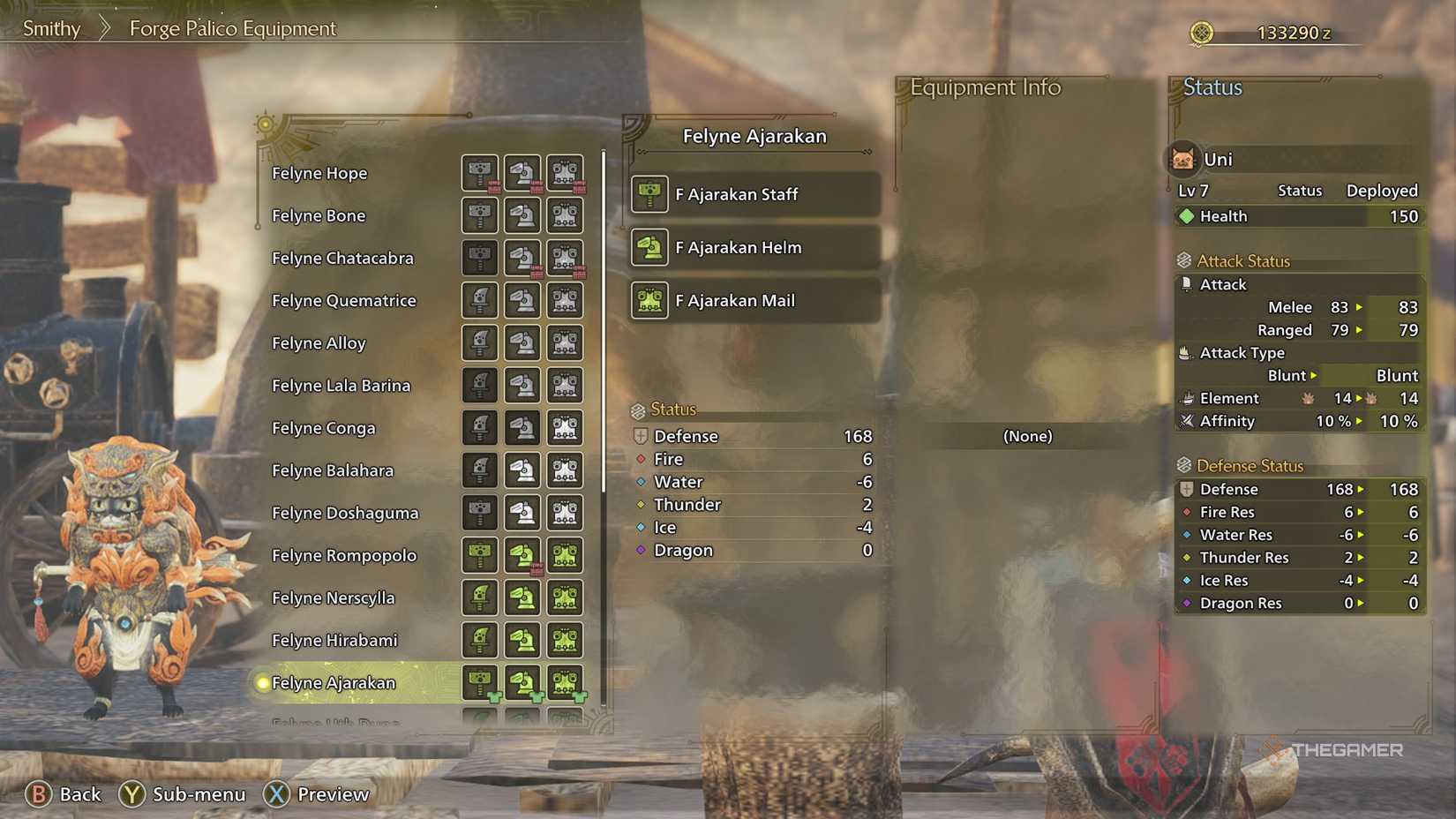
Task: Select the F Ajarakan Staff weapon icon
Action: 649,194
